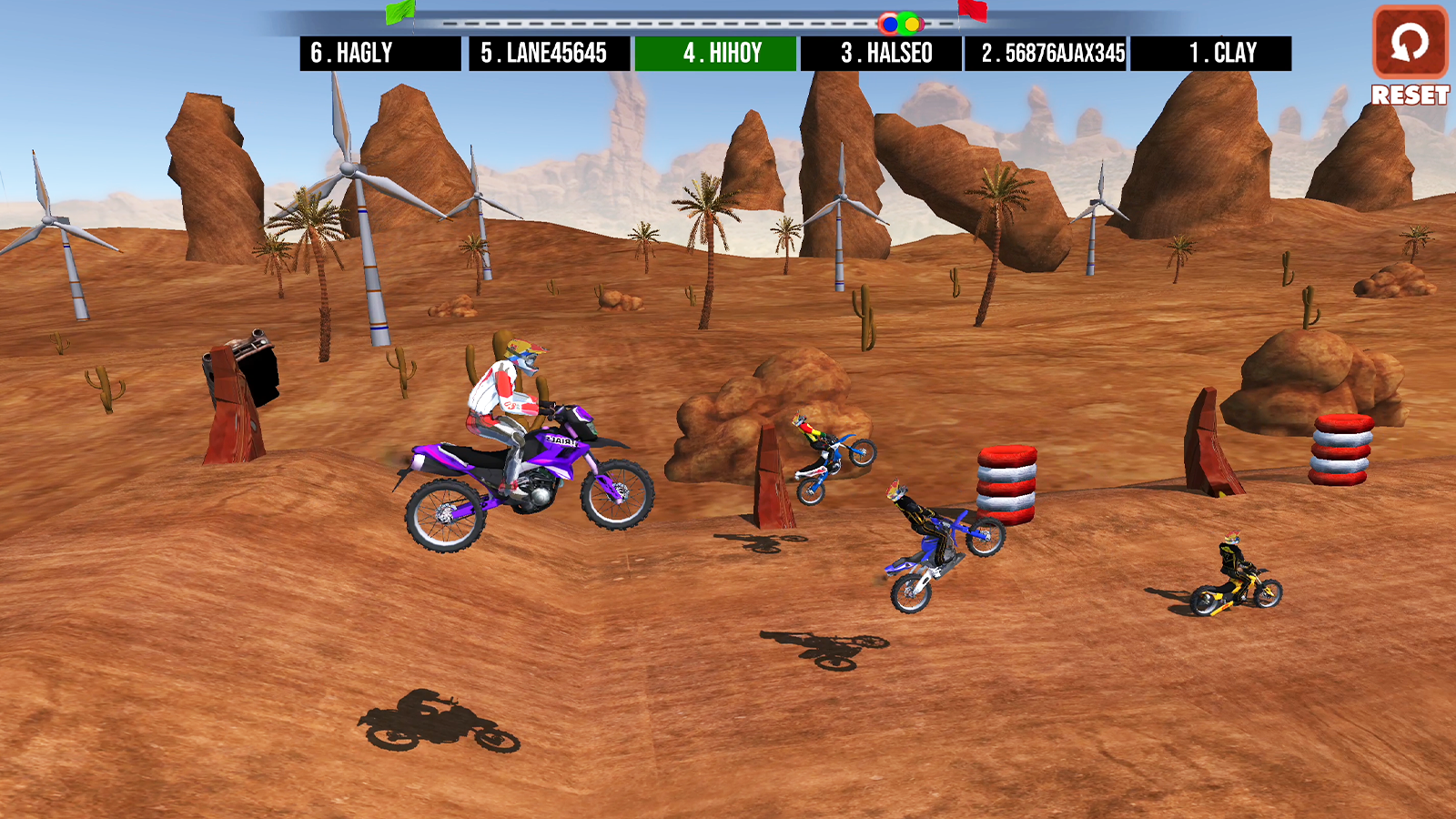Select the green start flag icon
Screen dimensions: 1456x819
point(400,13)
